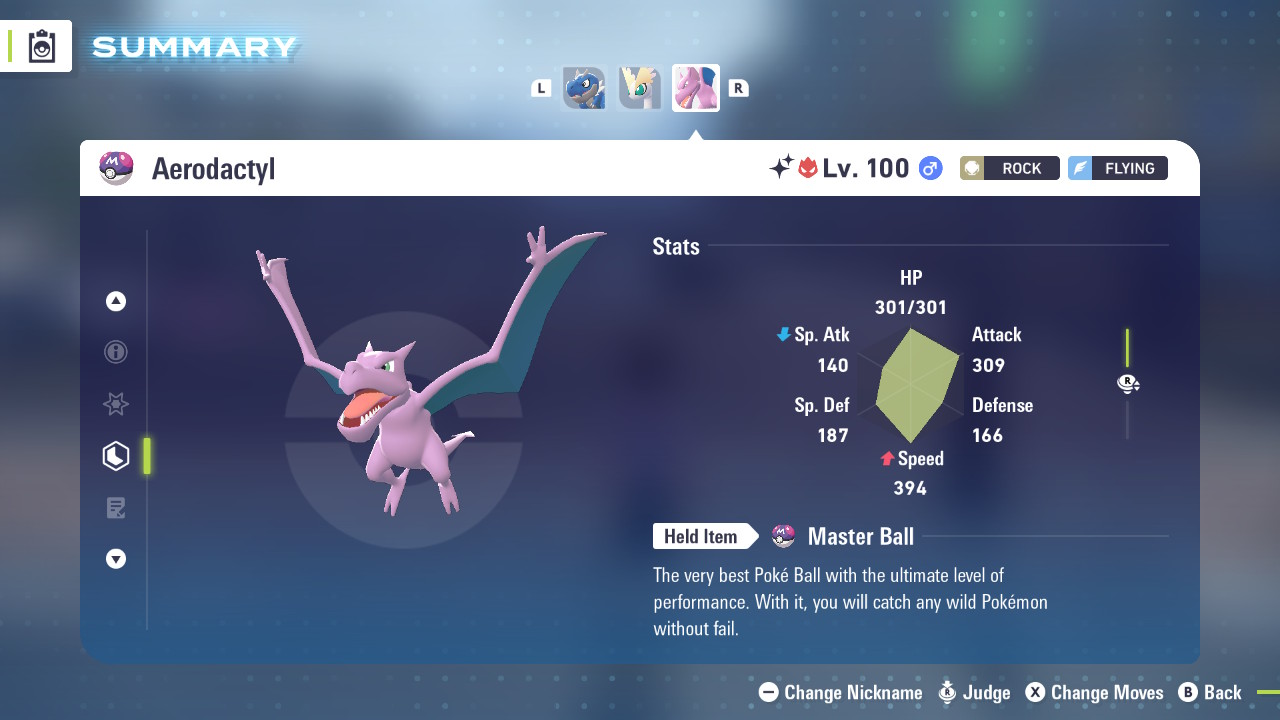This screenshot has height=720, width=1280.
Task: Select the blue Pokémon party thumbnail
Action: [584, 88]
